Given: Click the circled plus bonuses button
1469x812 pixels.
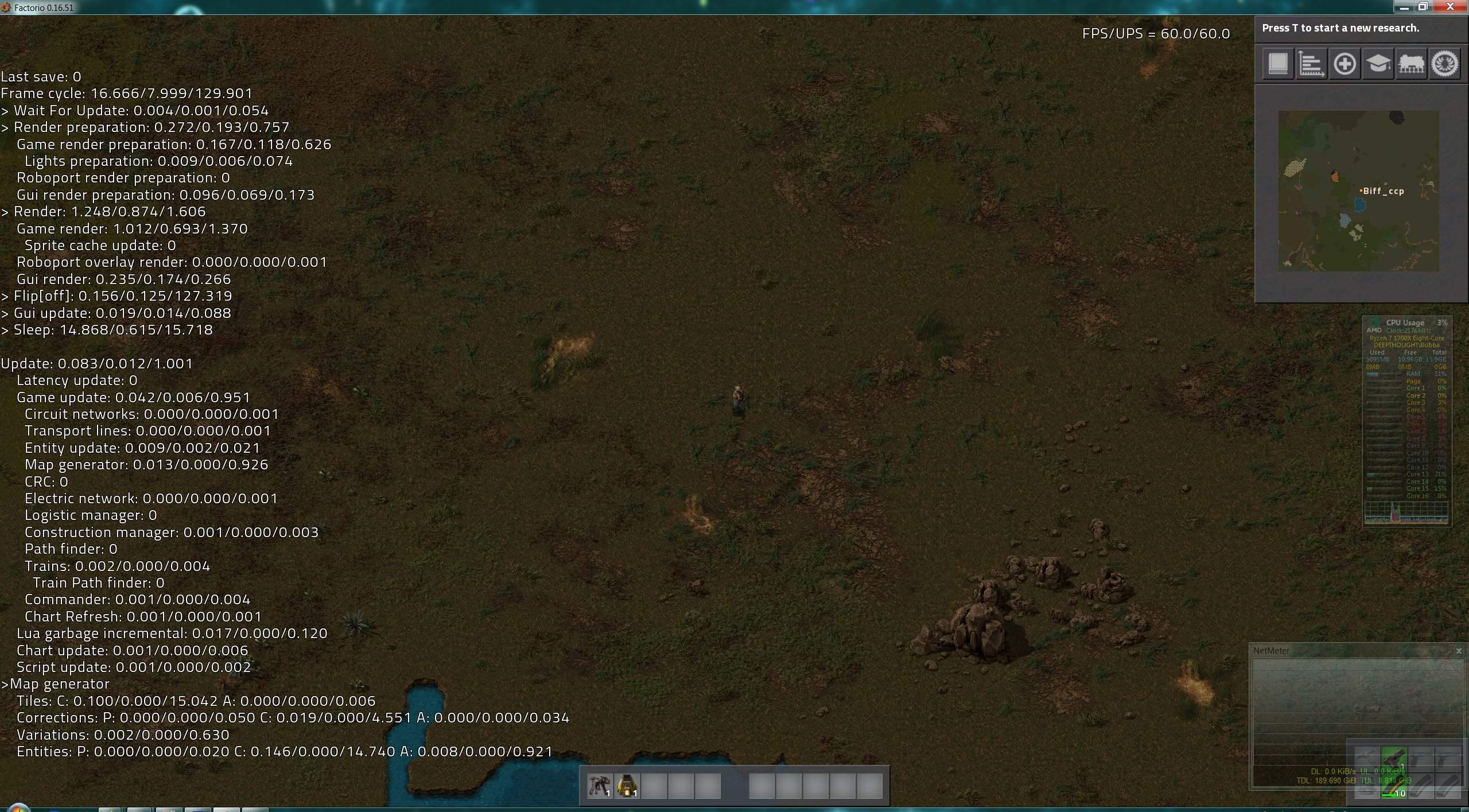Looking at the screenshot, I should [x=1344, y=64].
